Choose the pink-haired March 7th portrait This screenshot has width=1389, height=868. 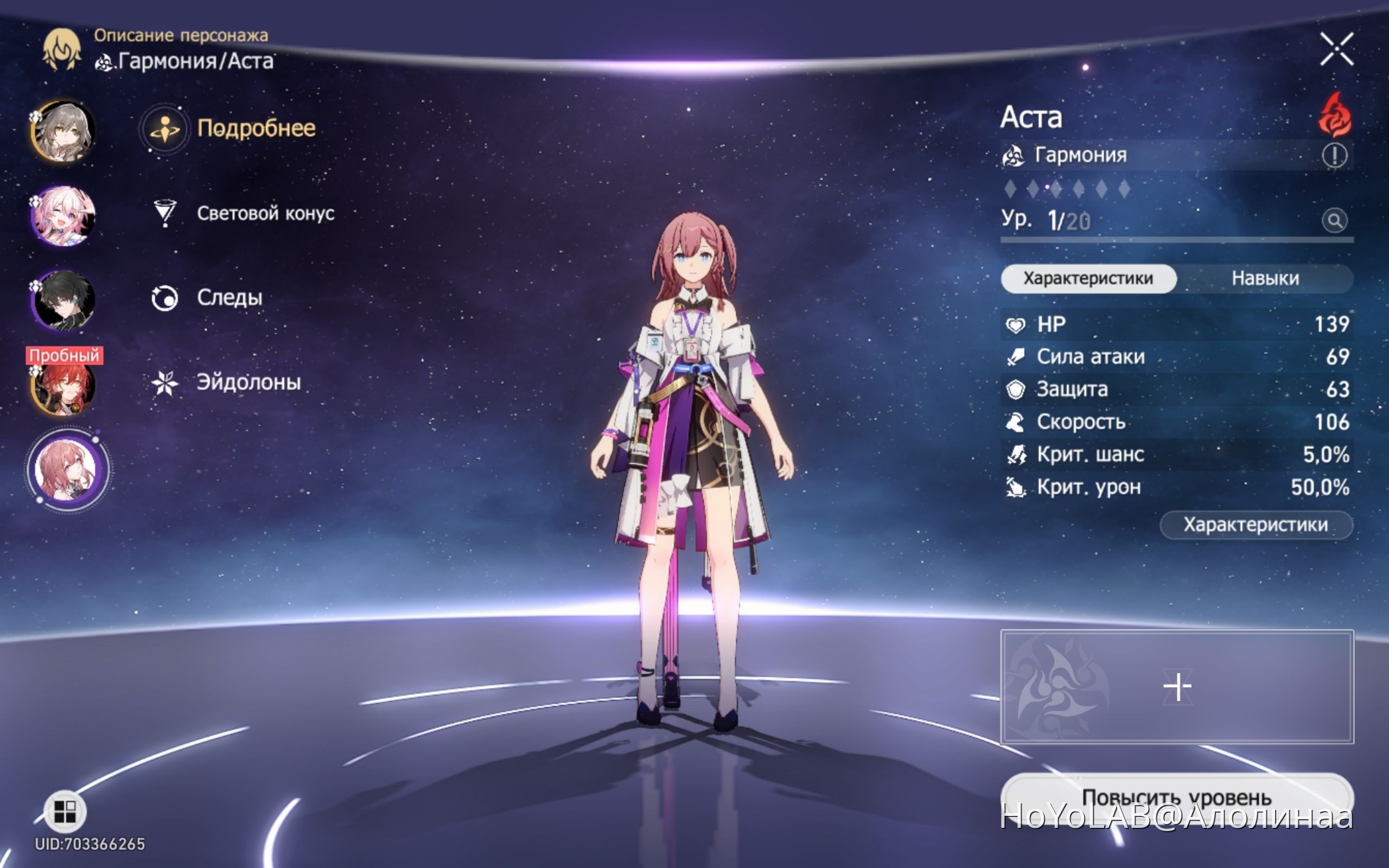[x=63, y=215]
